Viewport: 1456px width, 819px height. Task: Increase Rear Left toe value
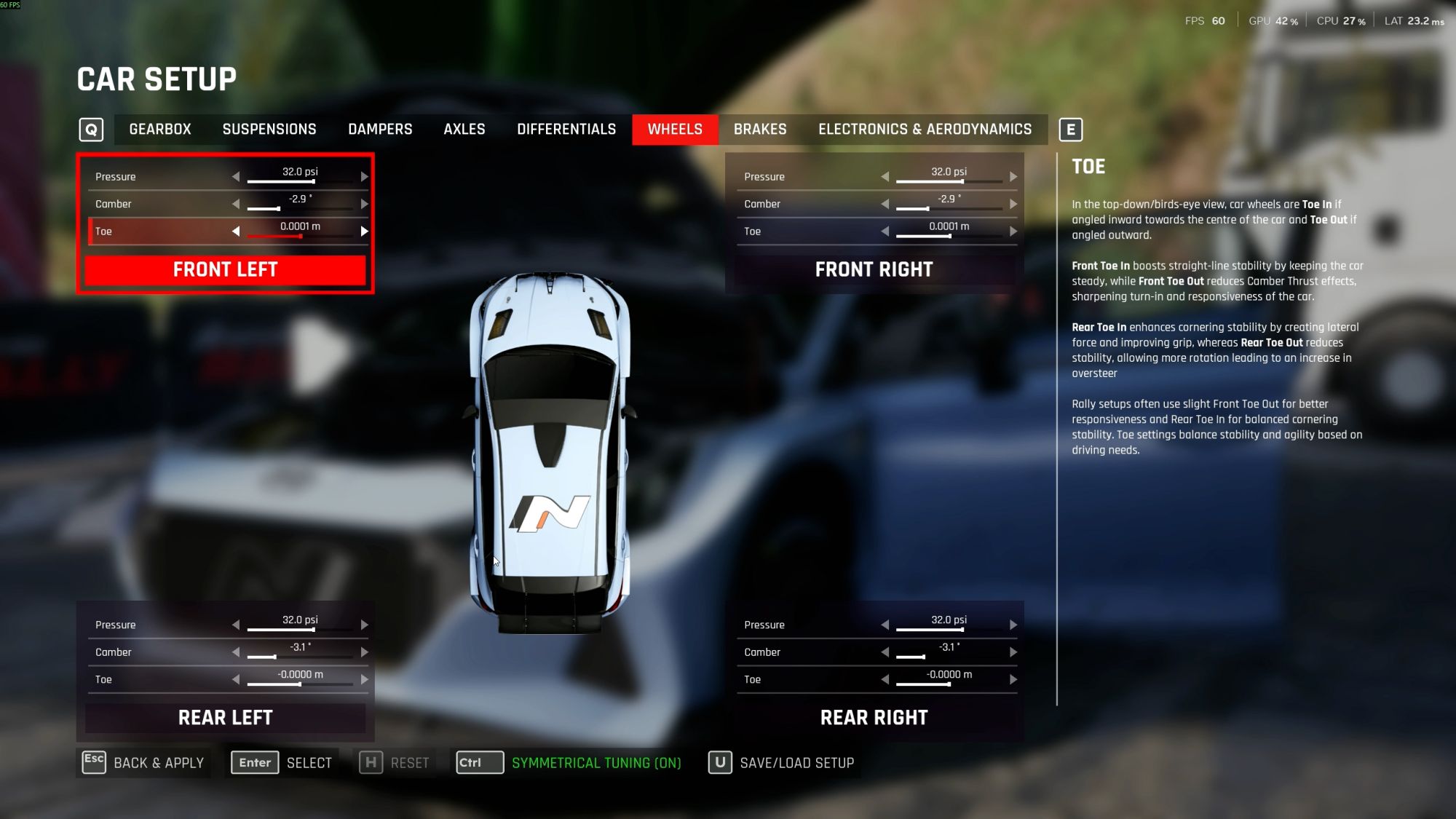(x=364, y=680)
